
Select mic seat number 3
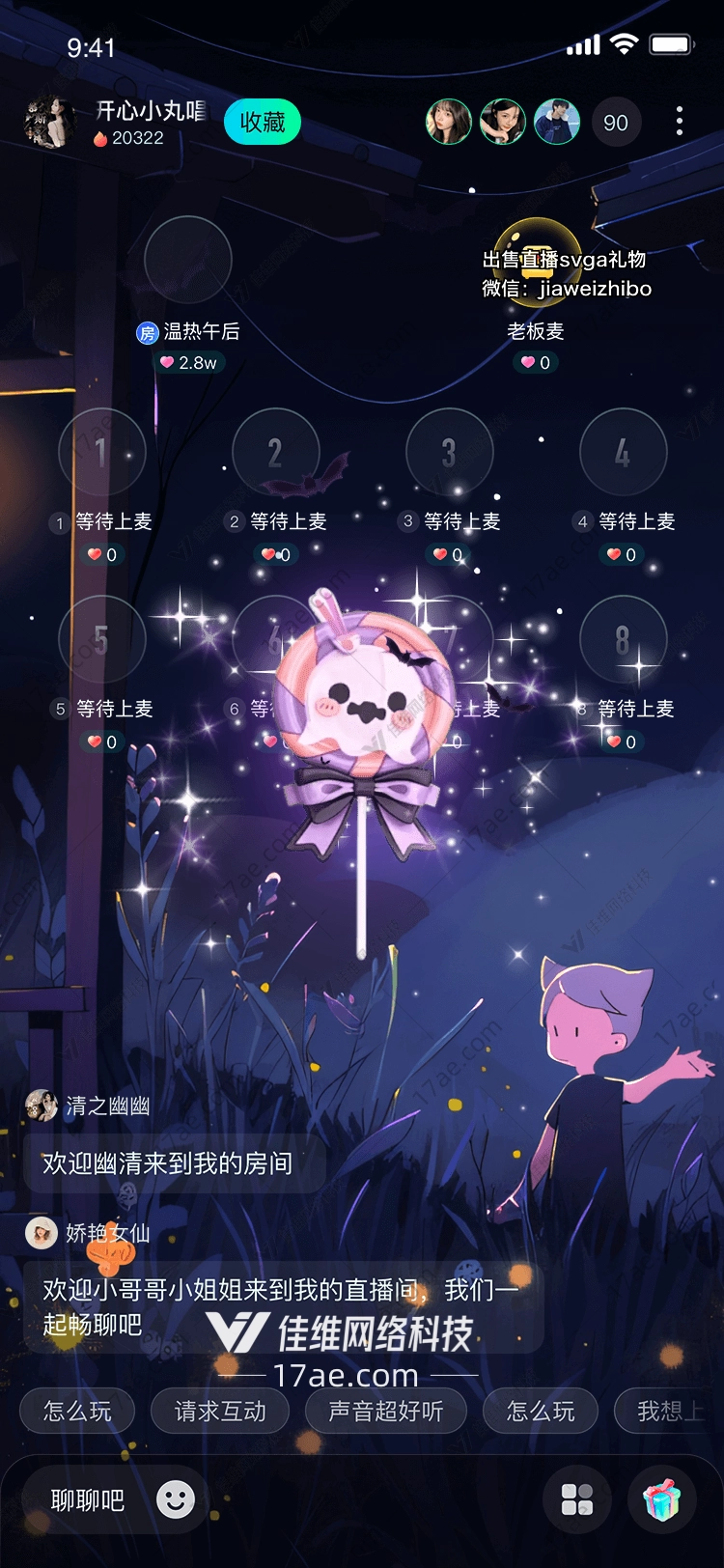click(450, 452)
